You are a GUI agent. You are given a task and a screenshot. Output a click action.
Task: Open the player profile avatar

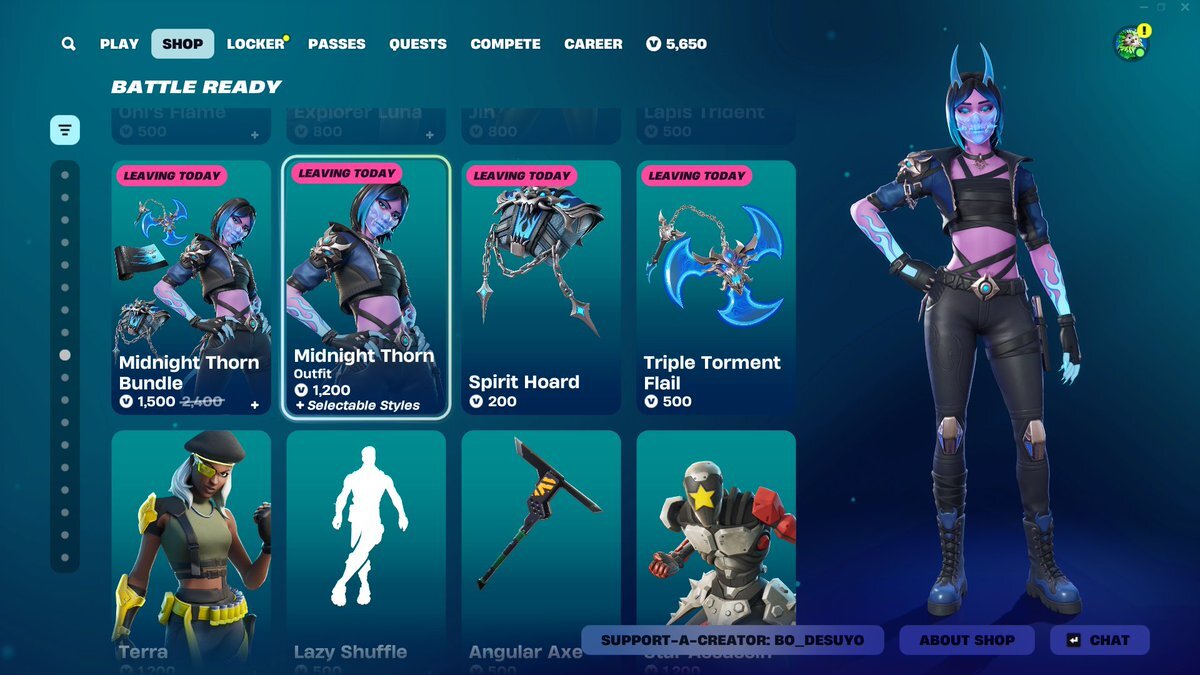click(x=1130, y=44)
